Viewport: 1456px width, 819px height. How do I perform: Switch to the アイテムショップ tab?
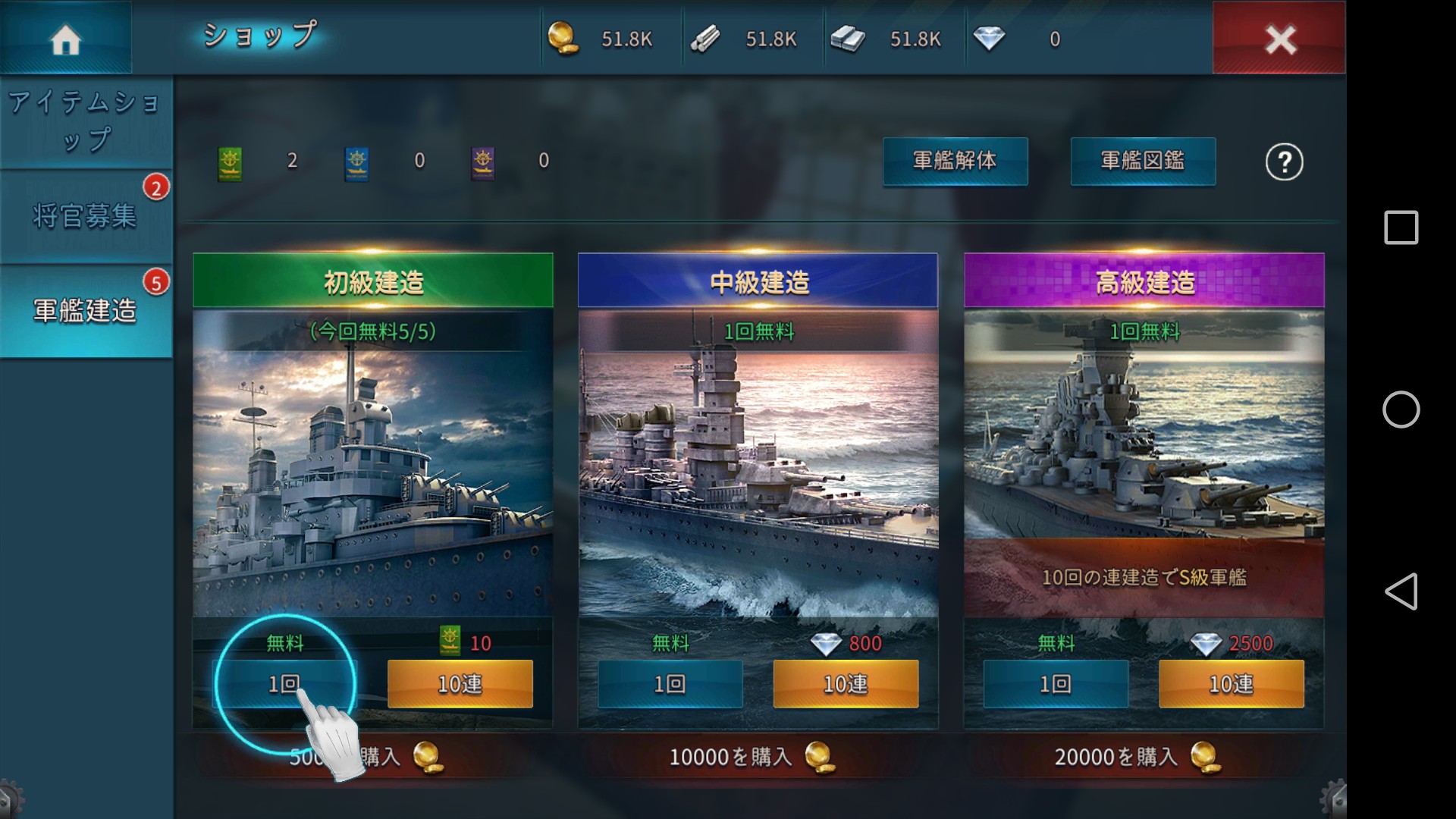point(86,121)
